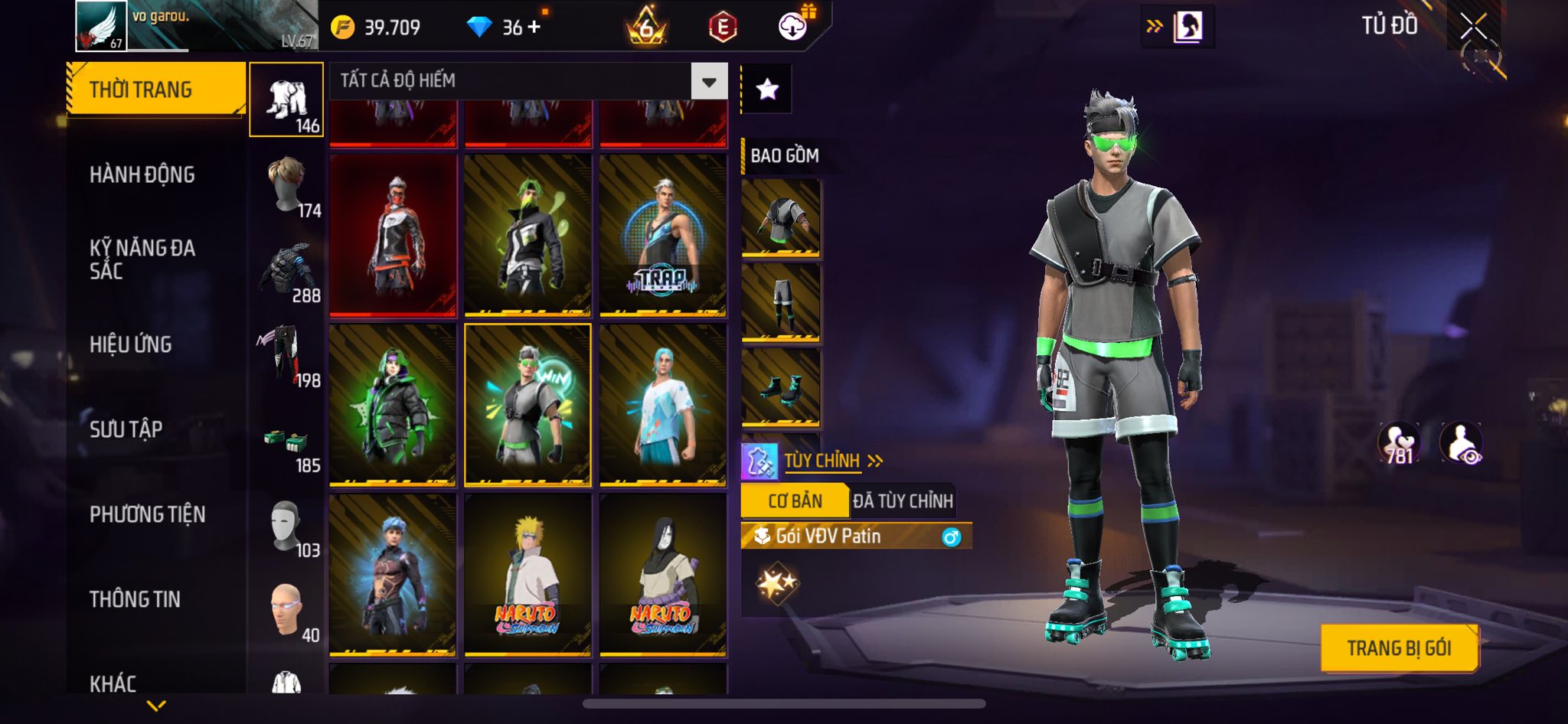Select the Cơ Bản tab
This screenshot has width=1568, height=724.
[795, 501]
